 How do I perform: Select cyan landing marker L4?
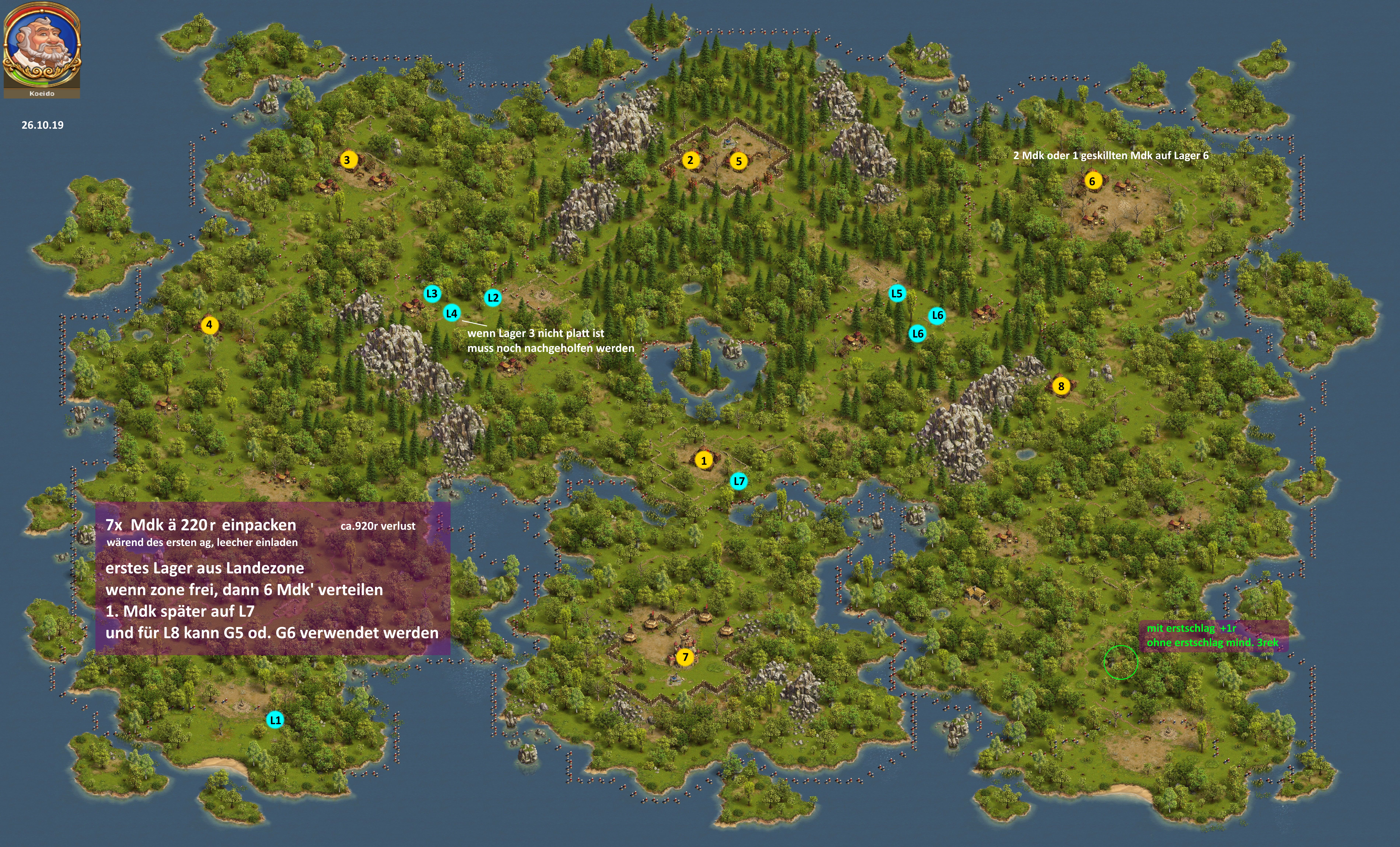(x=452, y=313)
